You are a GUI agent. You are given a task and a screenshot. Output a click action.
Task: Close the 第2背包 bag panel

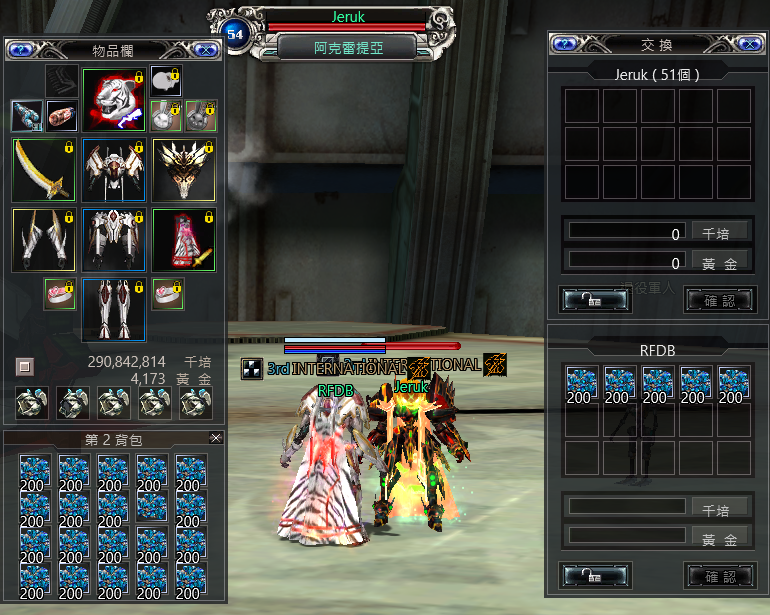pos(215,438)
